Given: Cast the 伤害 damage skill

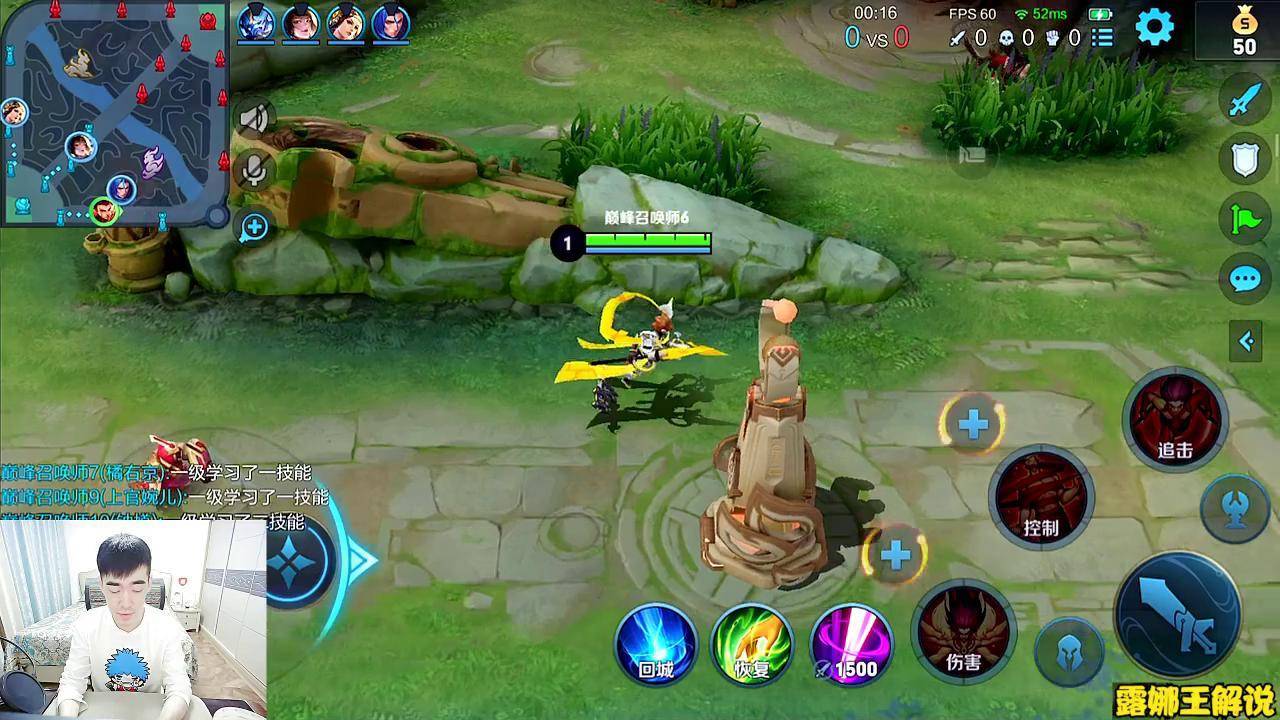Looking at the screenshot, I should (x=964, y=630).
